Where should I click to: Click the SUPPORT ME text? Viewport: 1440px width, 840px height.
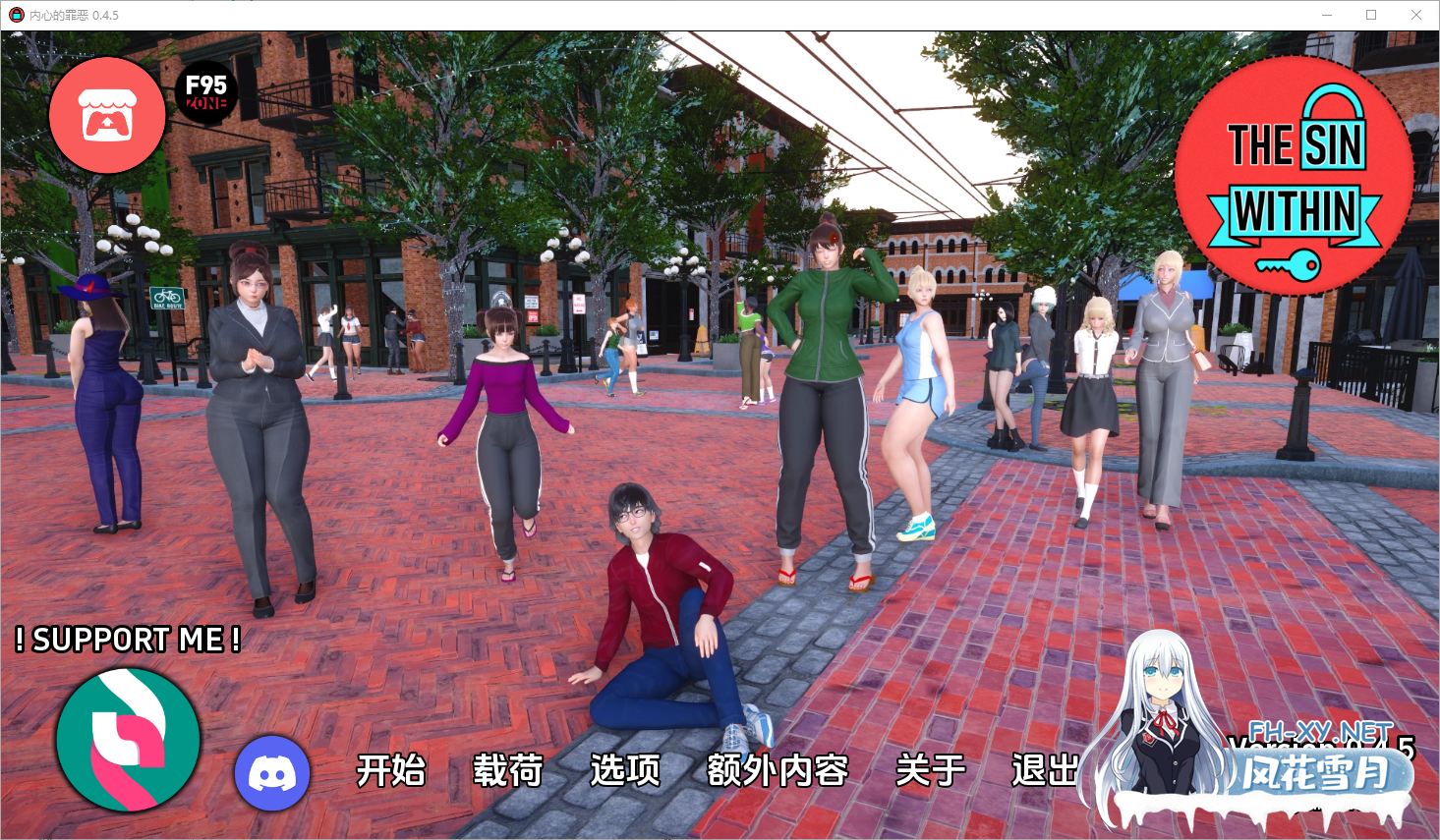[129, 641]
